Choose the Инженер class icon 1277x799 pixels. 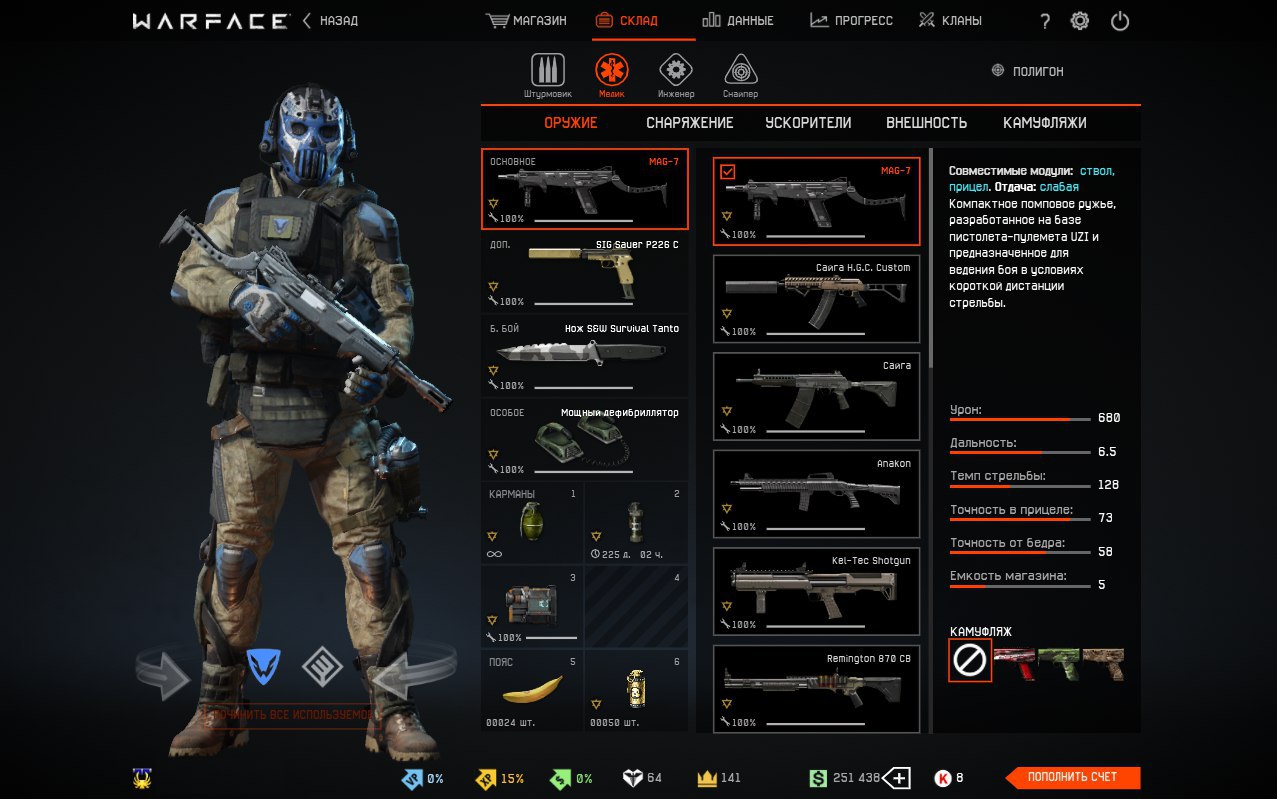point(676,71)
